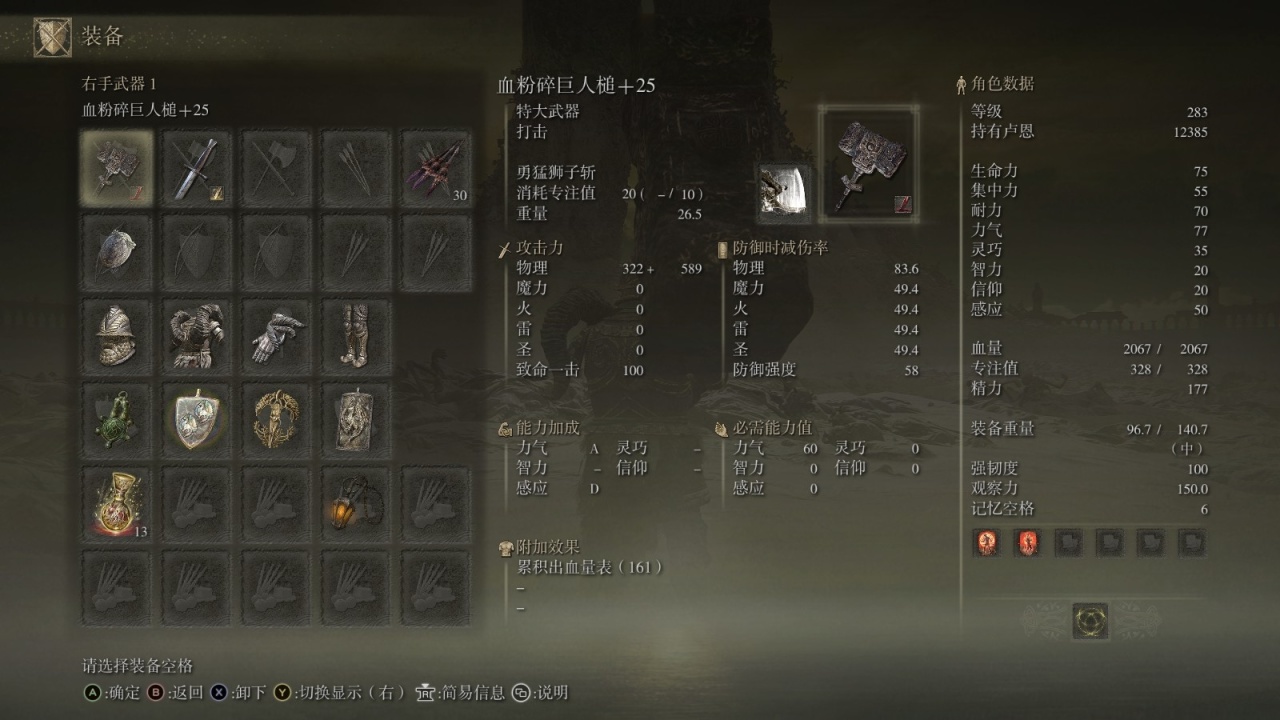Select the round shield left-hand slot
The height and width of the screenshot is (720, 1280).
pyautogui.click(x=116, y=253)
